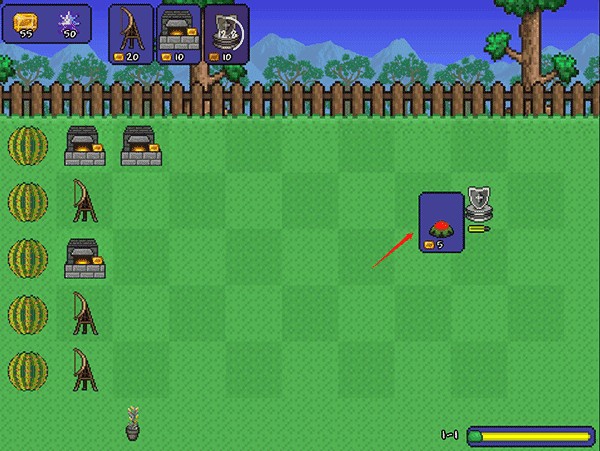Collect the red mound card costing 5

coord(441,222)
